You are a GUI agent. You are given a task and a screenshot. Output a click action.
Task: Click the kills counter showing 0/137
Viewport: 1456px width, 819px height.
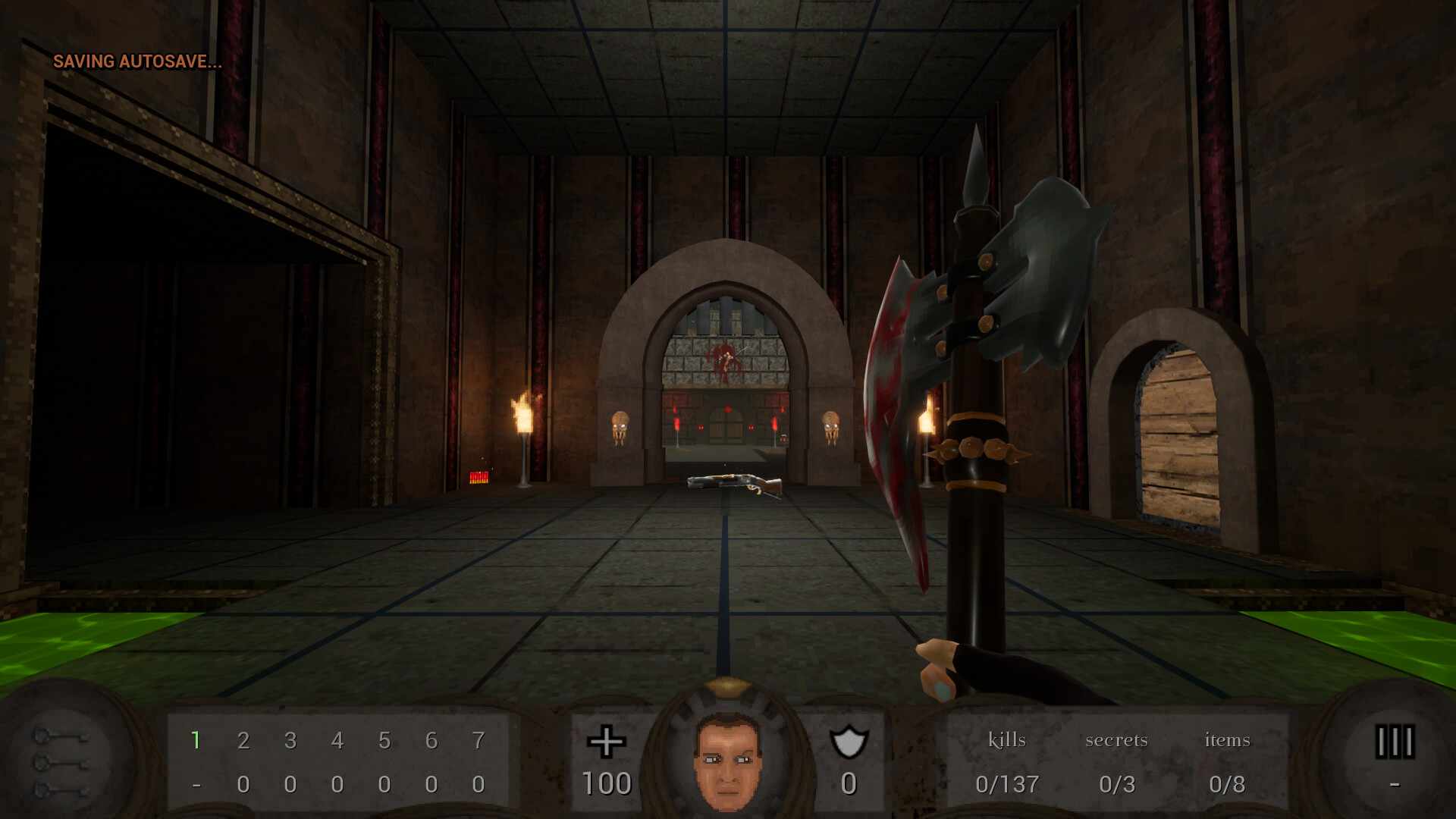[x=1007, y=785]
